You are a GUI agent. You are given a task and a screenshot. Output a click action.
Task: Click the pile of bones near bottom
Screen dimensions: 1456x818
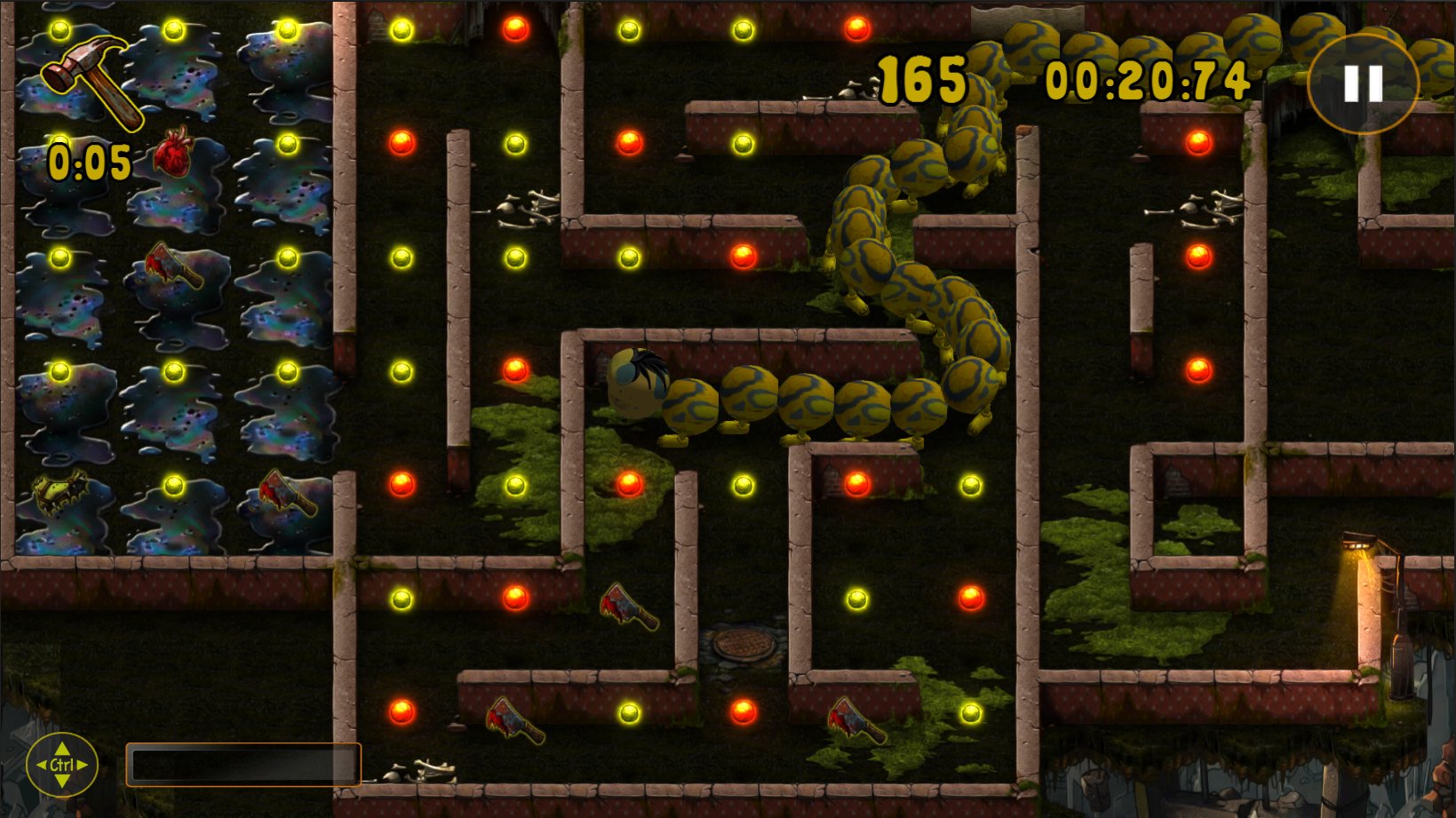[421, 769]
